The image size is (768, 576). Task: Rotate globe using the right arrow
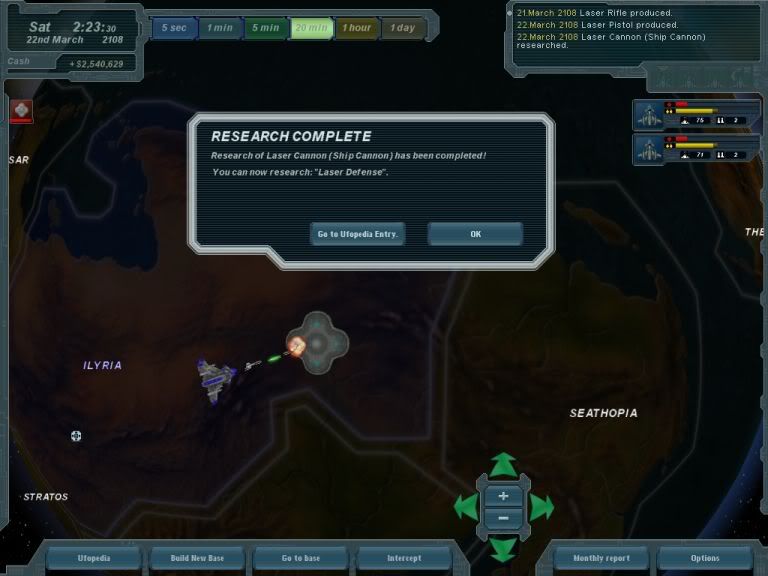pos(541,507)
